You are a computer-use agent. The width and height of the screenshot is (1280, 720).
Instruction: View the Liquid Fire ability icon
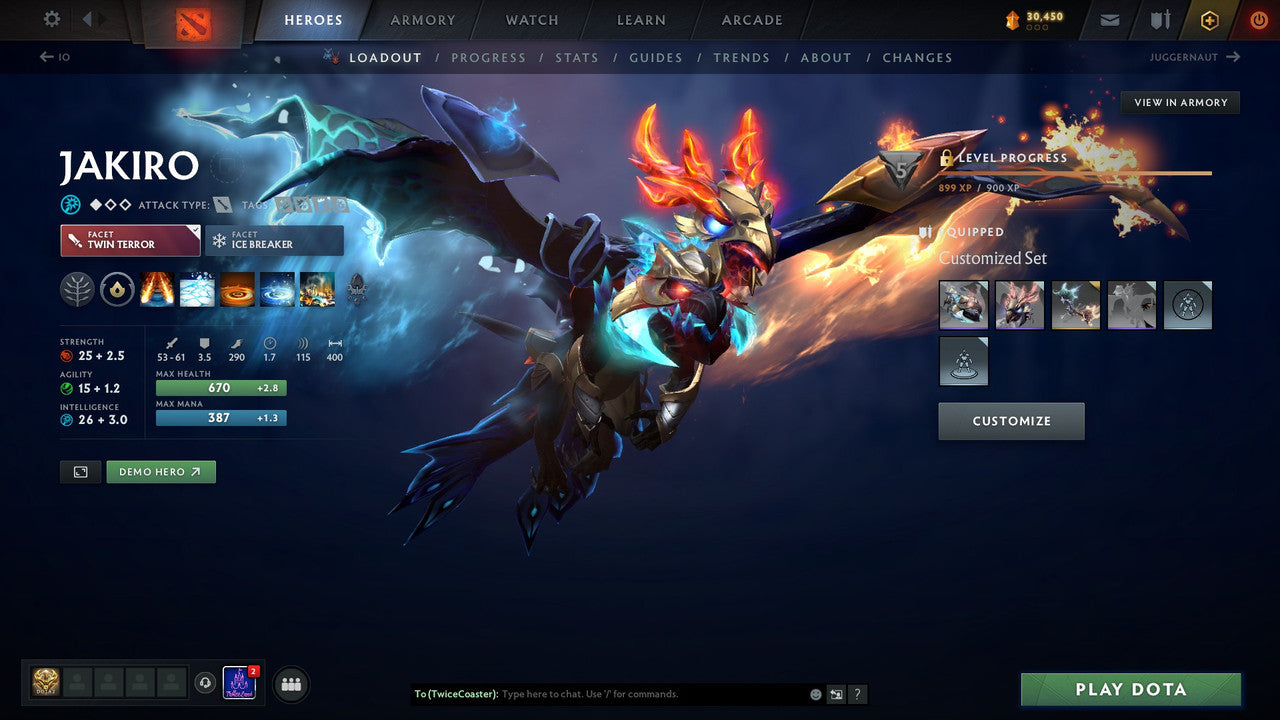pyautogui.click(x=237, y=290)
